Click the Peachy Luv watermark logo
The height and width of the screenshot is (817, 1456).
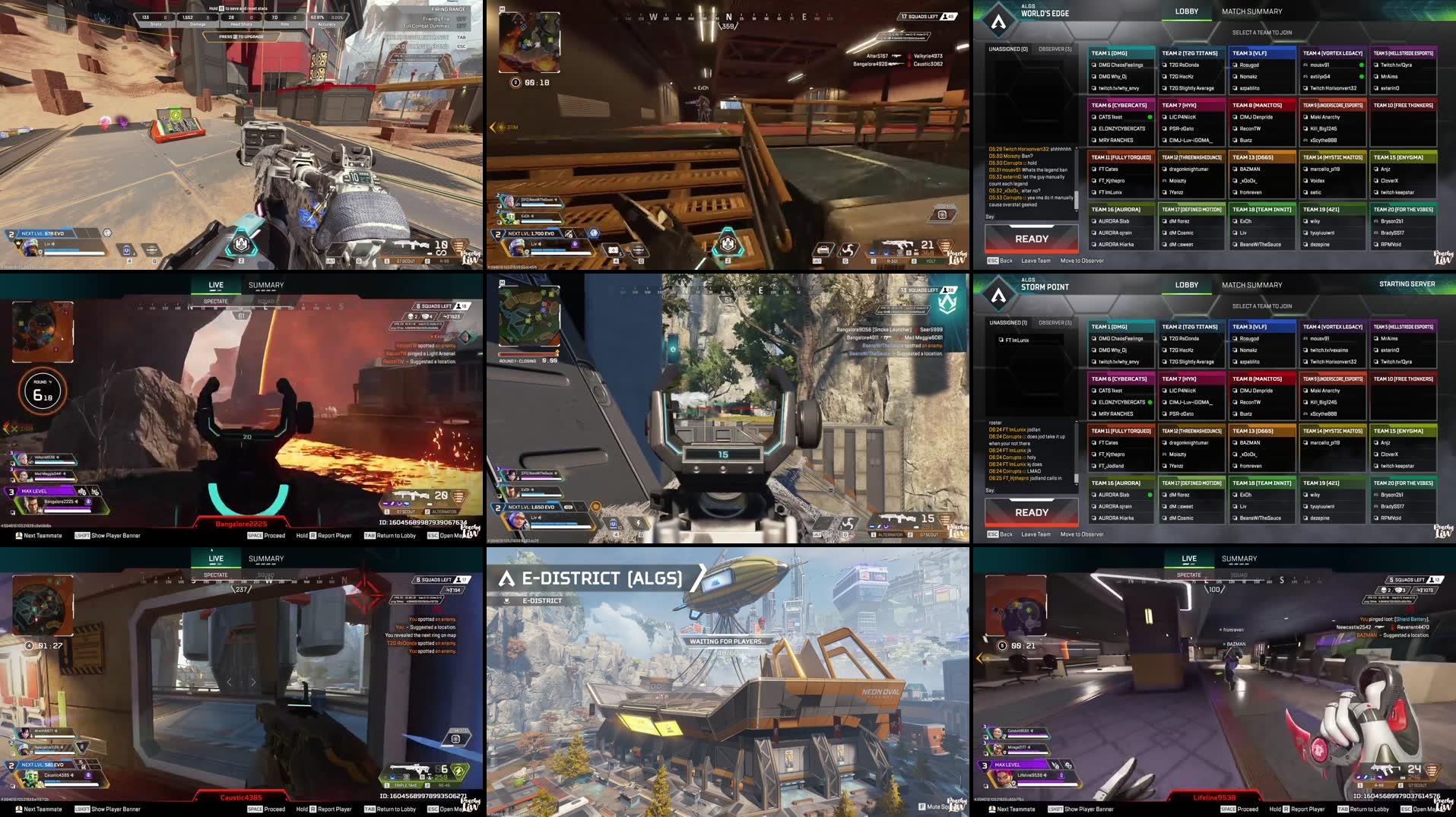(x=1442, y=804)
